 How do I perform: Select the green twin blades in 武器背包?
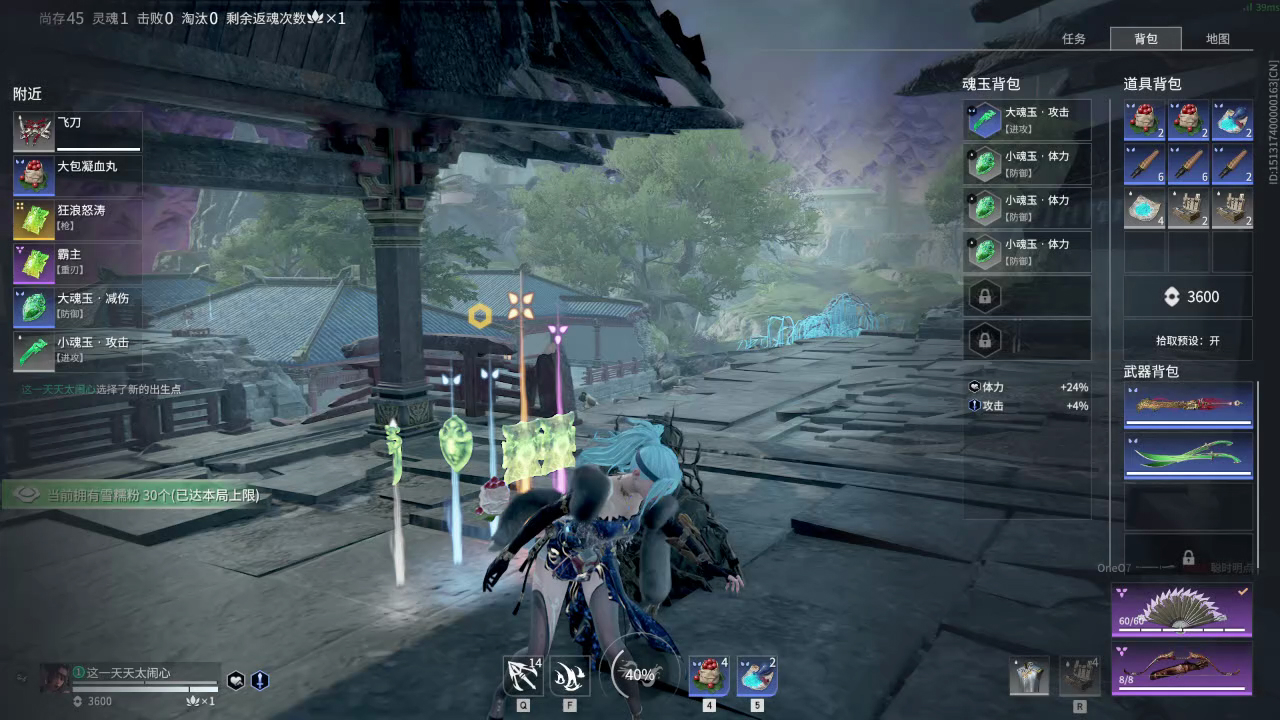point(1188,456)
